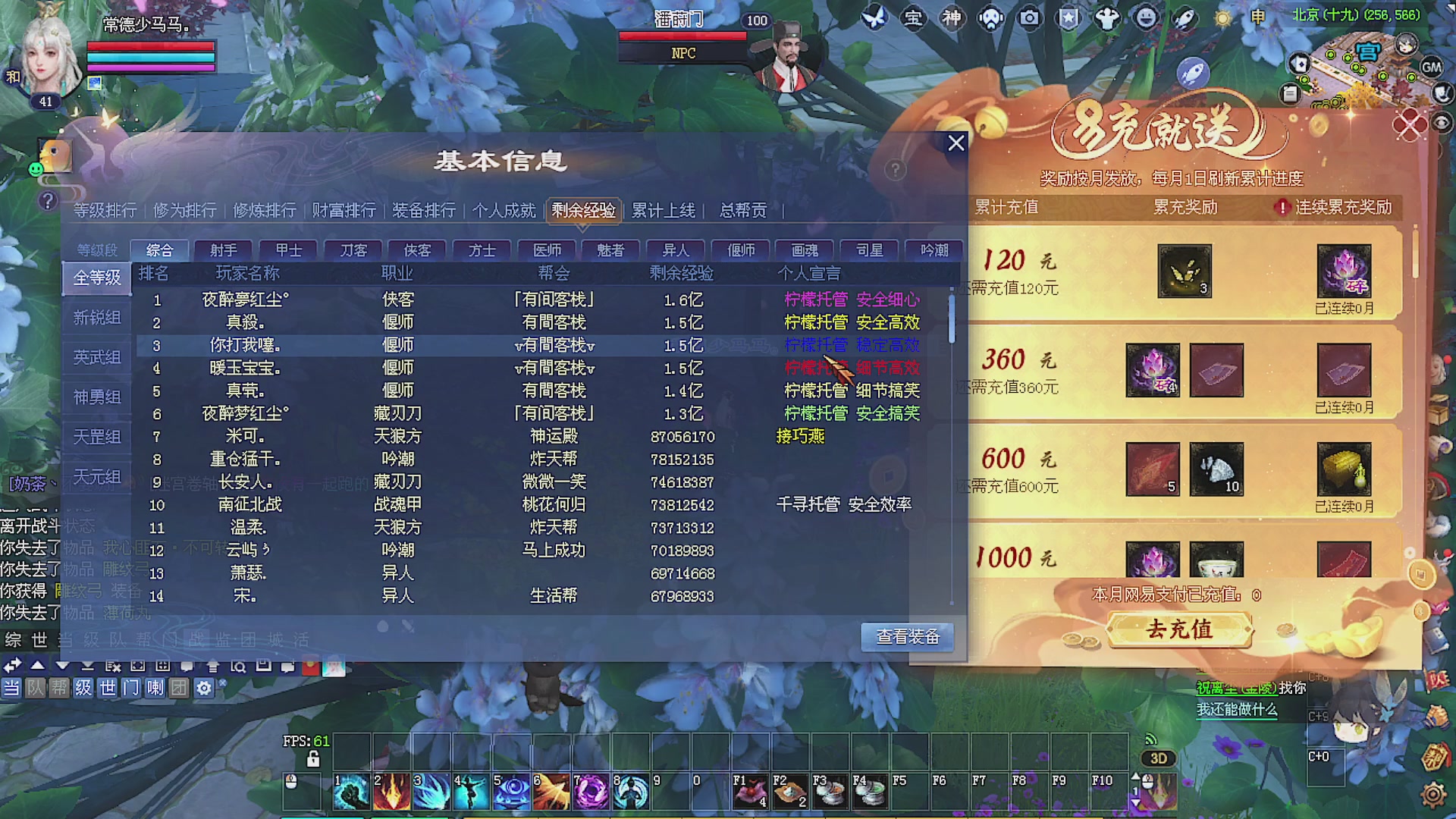Image resolution: width=1456 pixels, height=819 pixels.
Task: Click the camera screenshot icon in top toolbar
Action: (x=1029, y=19)
